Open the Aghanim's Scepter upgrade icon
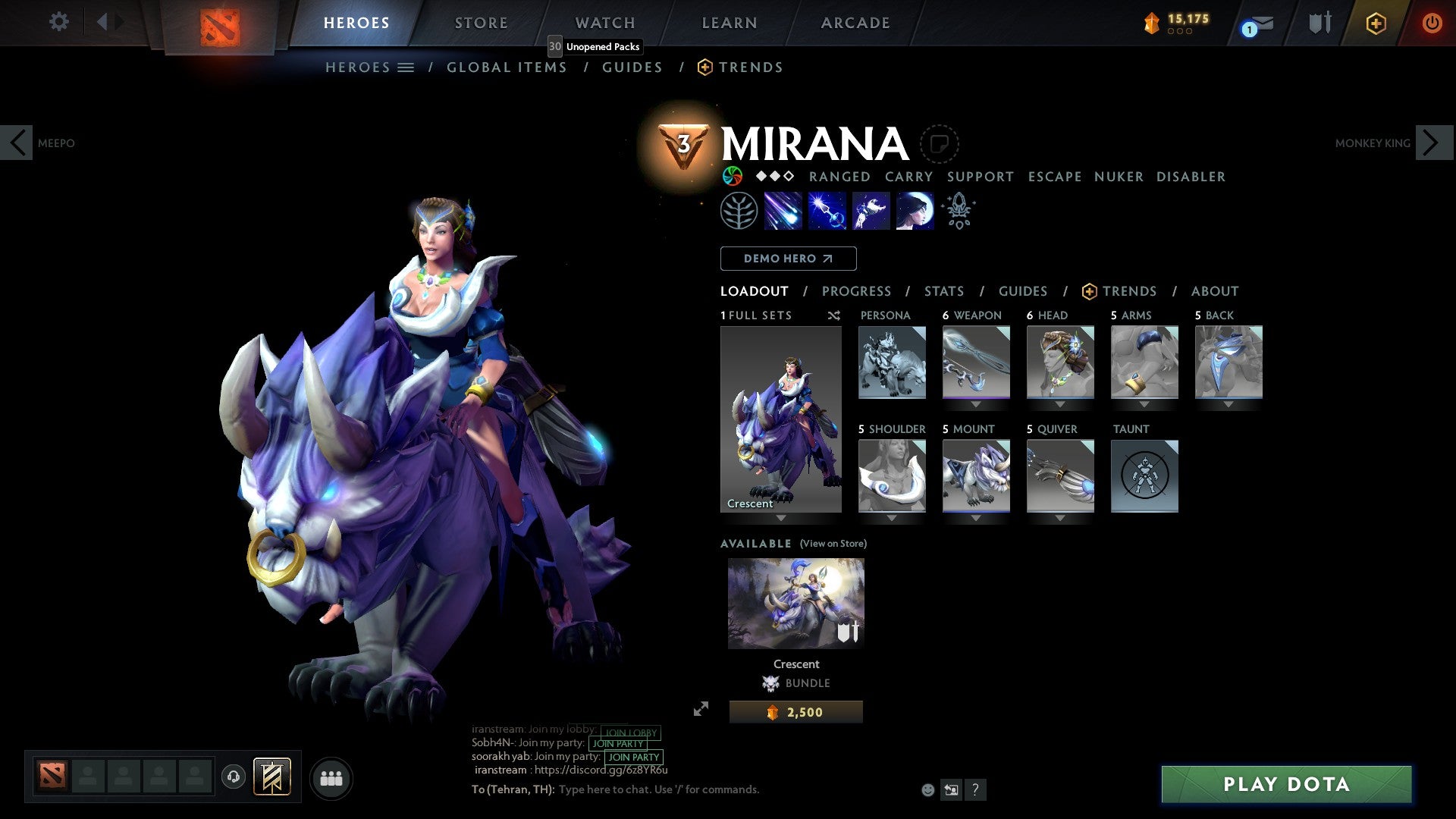Screen dimensions: 1456x819 958,211
